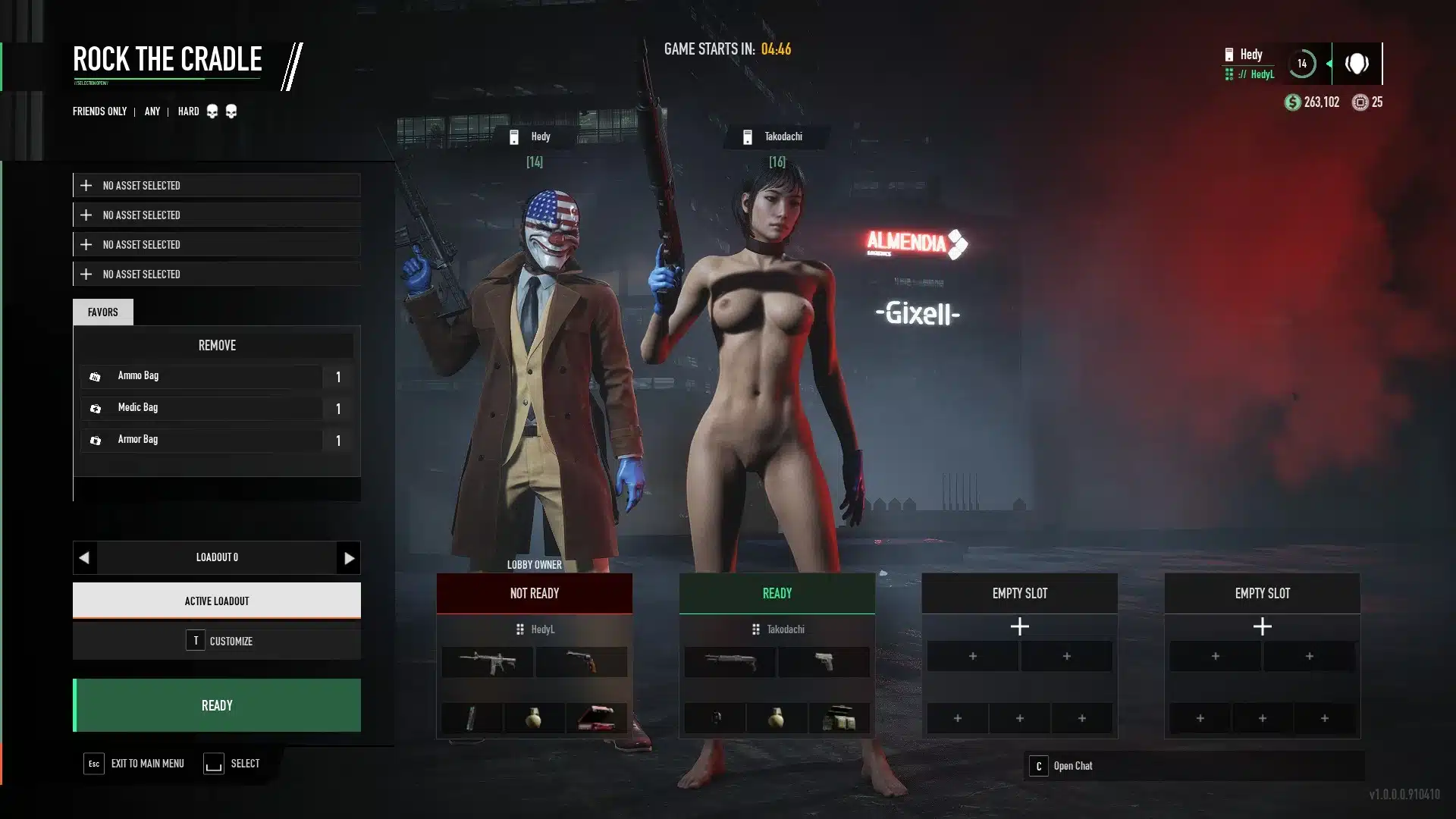Pick the Armor Bag favor
This screenshot has height=819, width=1456.
202,440
